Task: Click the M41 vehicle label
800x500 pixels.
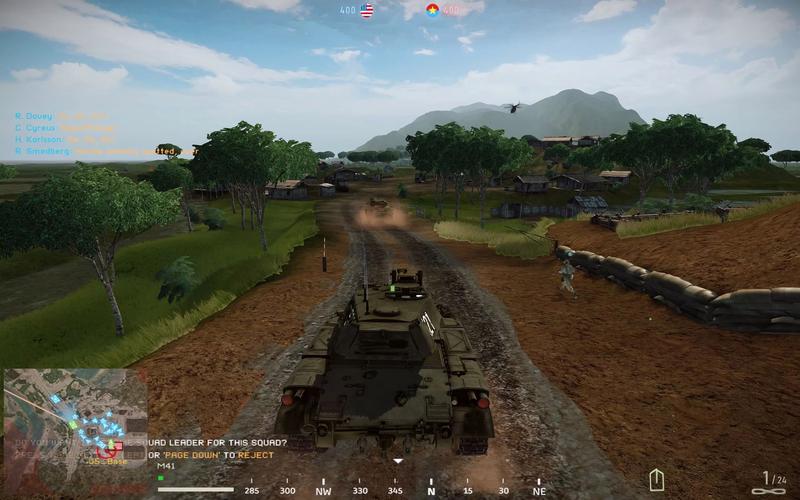Action: point(166,466)
